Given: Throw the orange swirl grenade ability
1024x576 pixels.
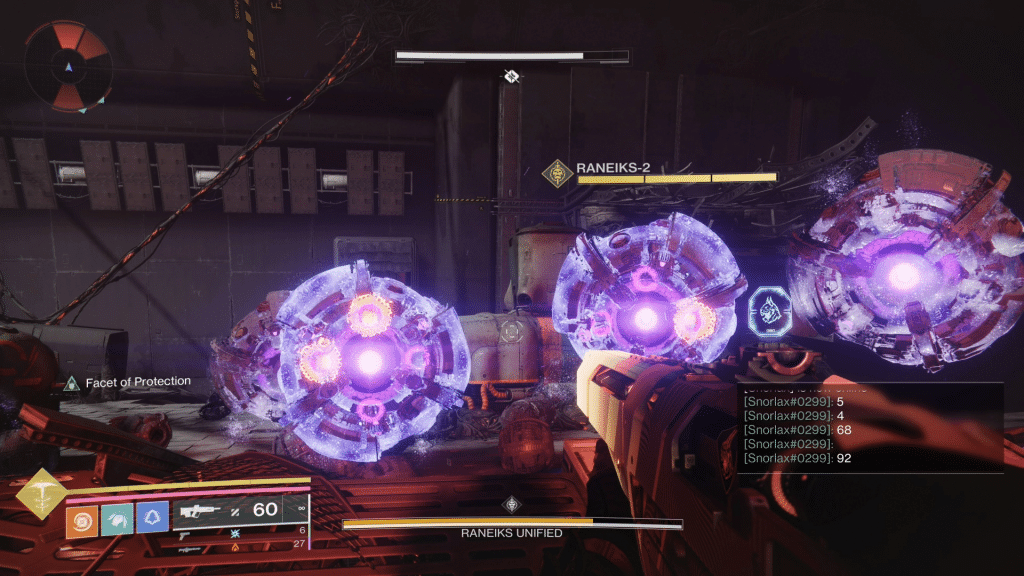Looking at the screenshot, I should pyautogui.click(x=82, y=520).
